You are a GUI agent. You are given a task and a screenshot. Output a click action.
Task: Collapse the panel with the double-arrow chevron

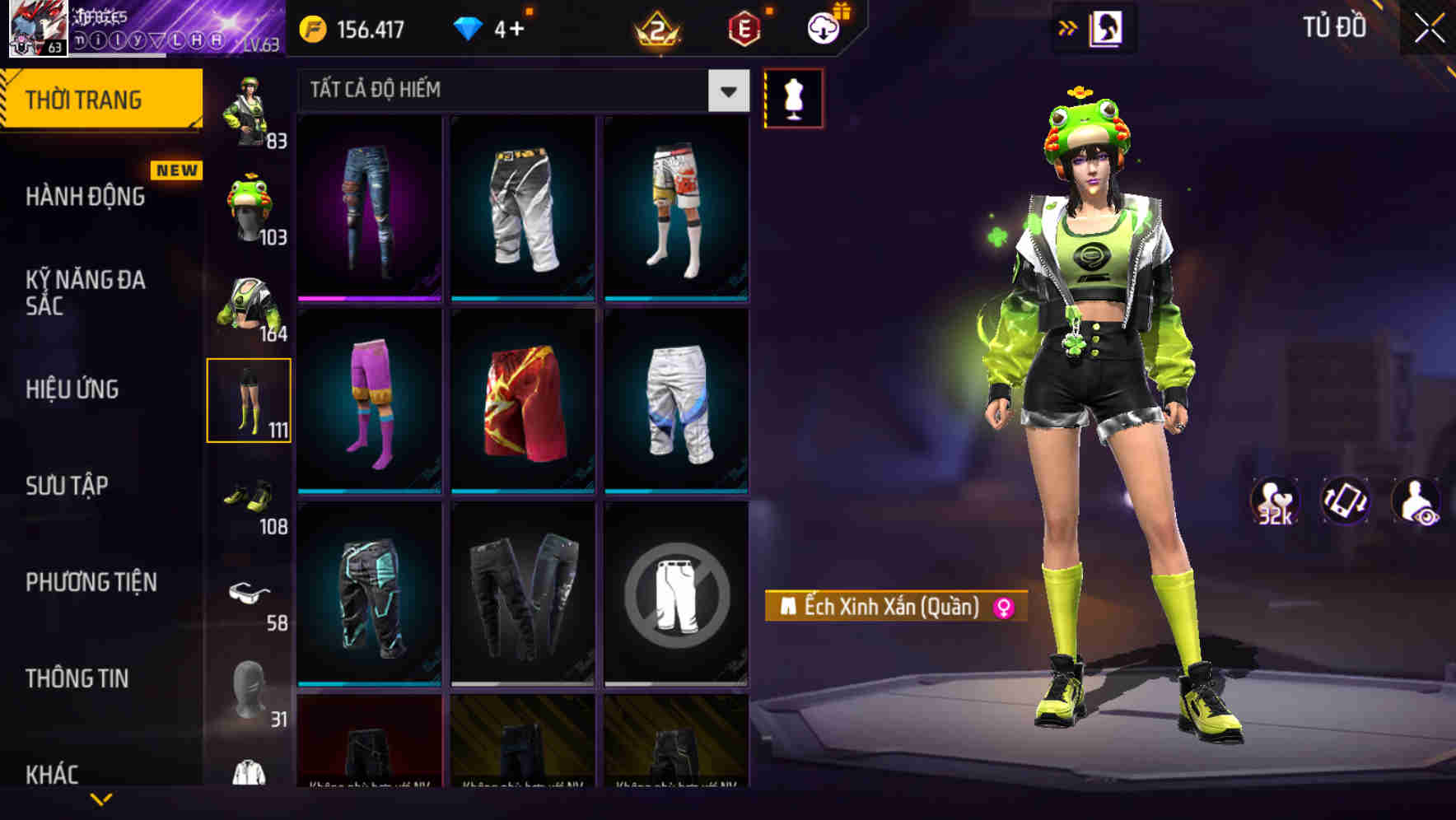coord(1067,27)
